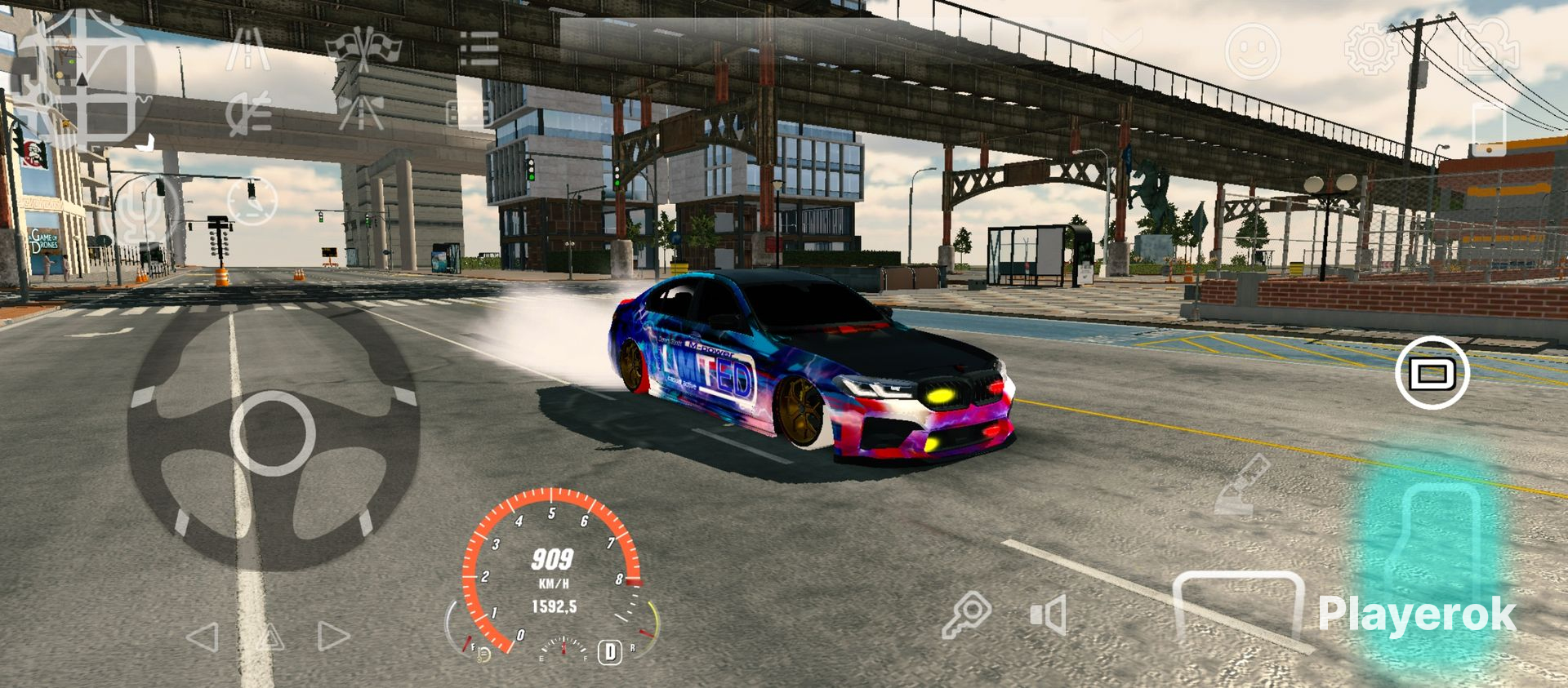Image resolution: width=1568 pixels, height=688 pixels.
Task: Open the phone icon
Action: pyautogui.click(x=1488, y=128)
